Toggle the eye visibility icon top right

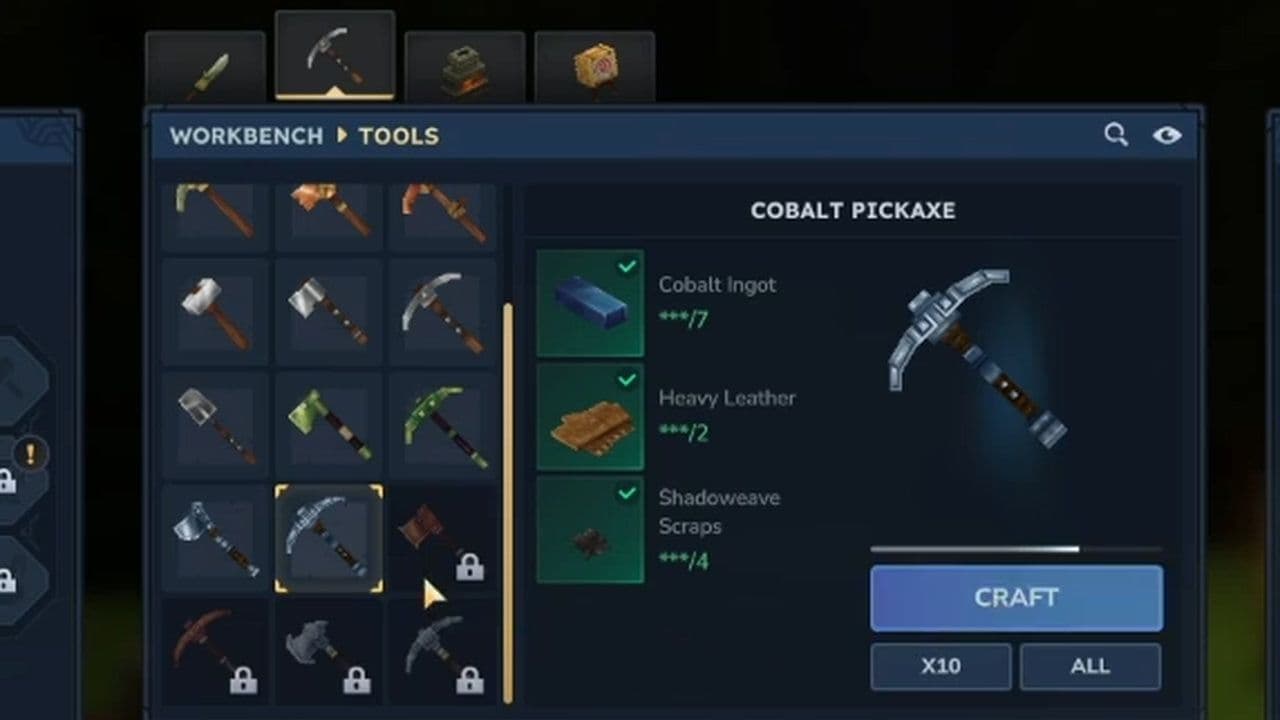pyautogui.click(x=1168, y=135)
